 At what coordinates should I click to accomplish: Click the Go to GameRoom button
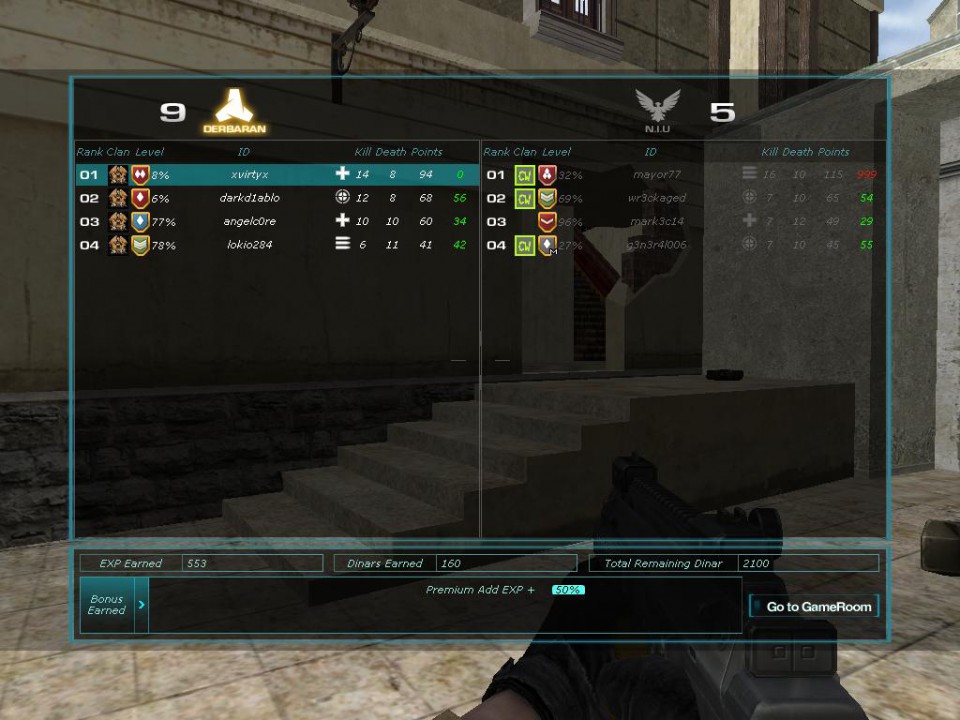point(813,606)
